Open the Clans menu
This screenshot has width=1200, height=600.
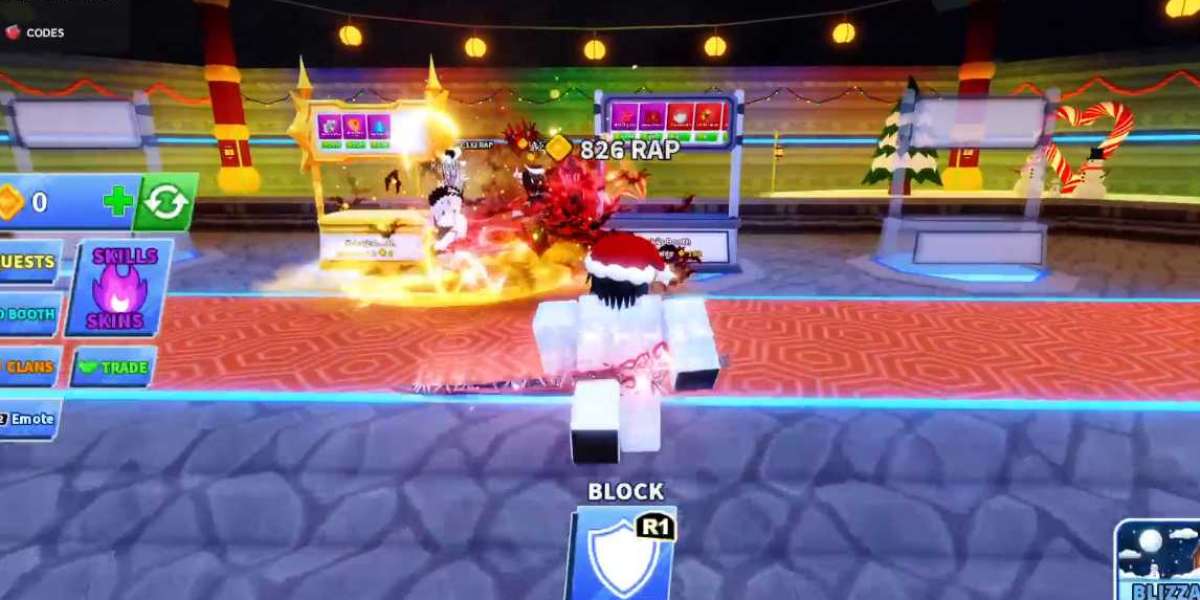pos(28,366)
